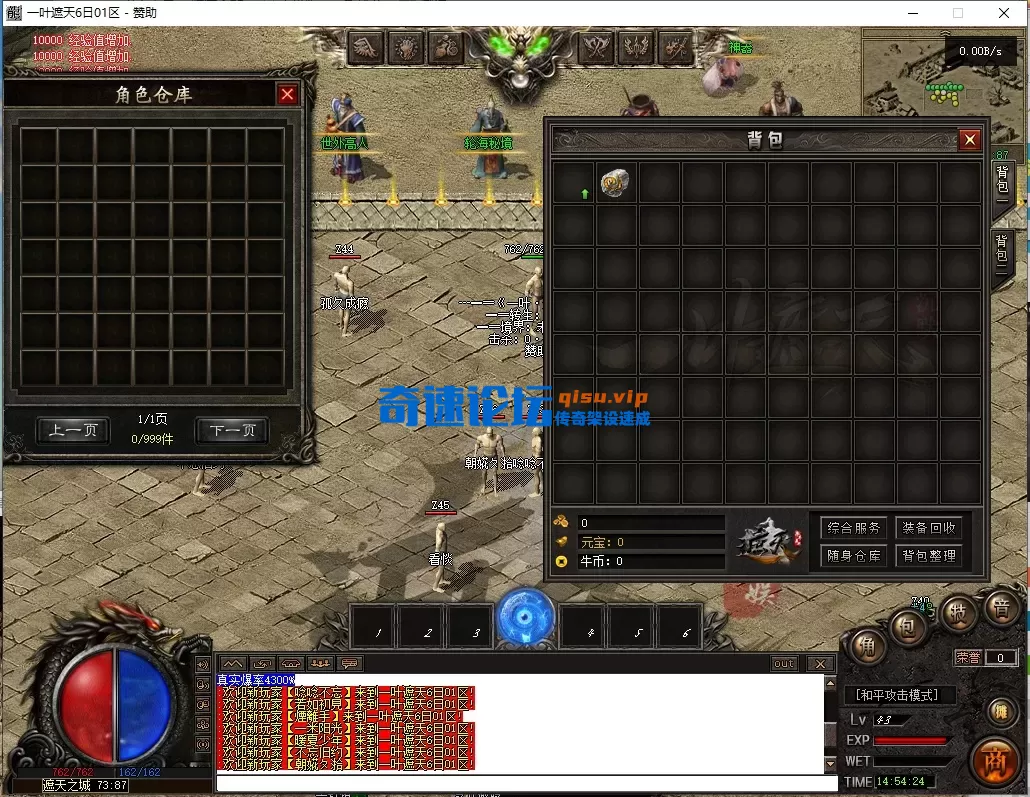This screenshot has height=797, width=1030.
Task: Open 随身仓库 portable warehouse
Action: coord(853,555)
